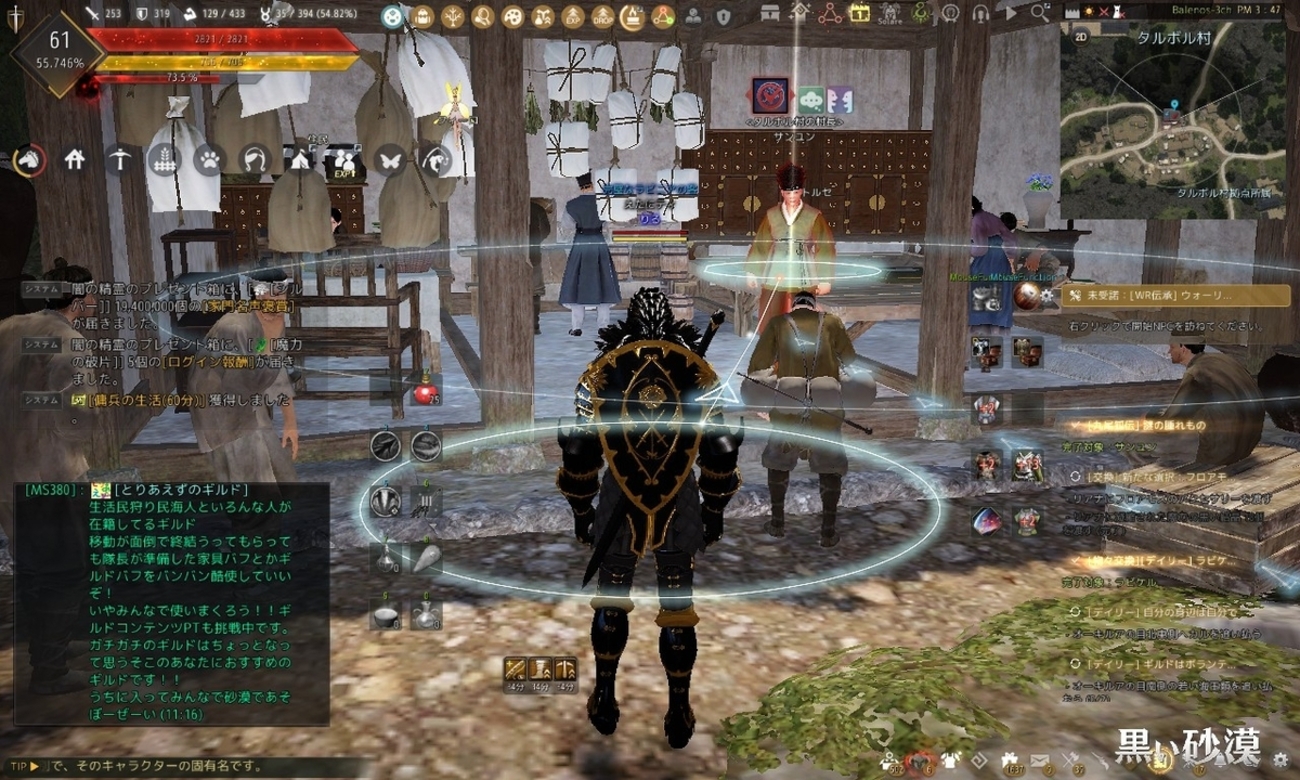Open the farm fence garden icon
1300x780 pixels.
[x=164, y=159]
